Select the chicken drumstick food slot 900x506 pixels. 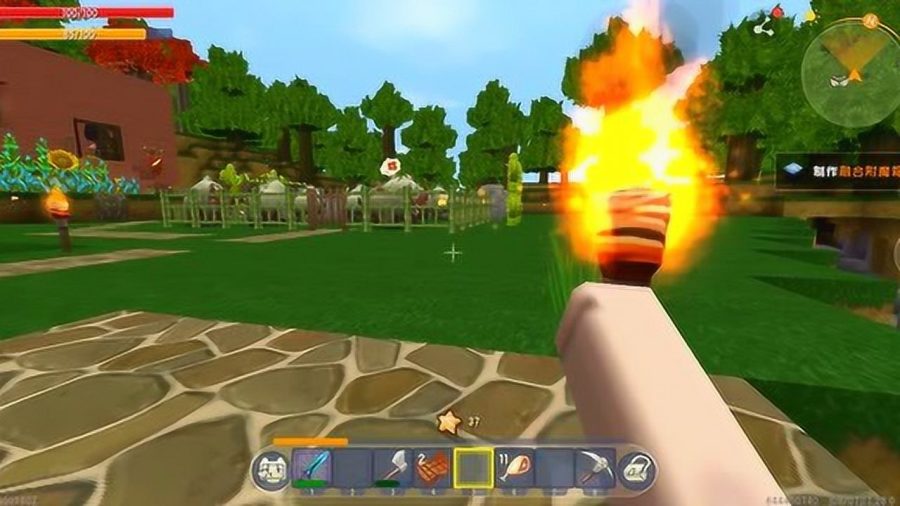(513, 467)
